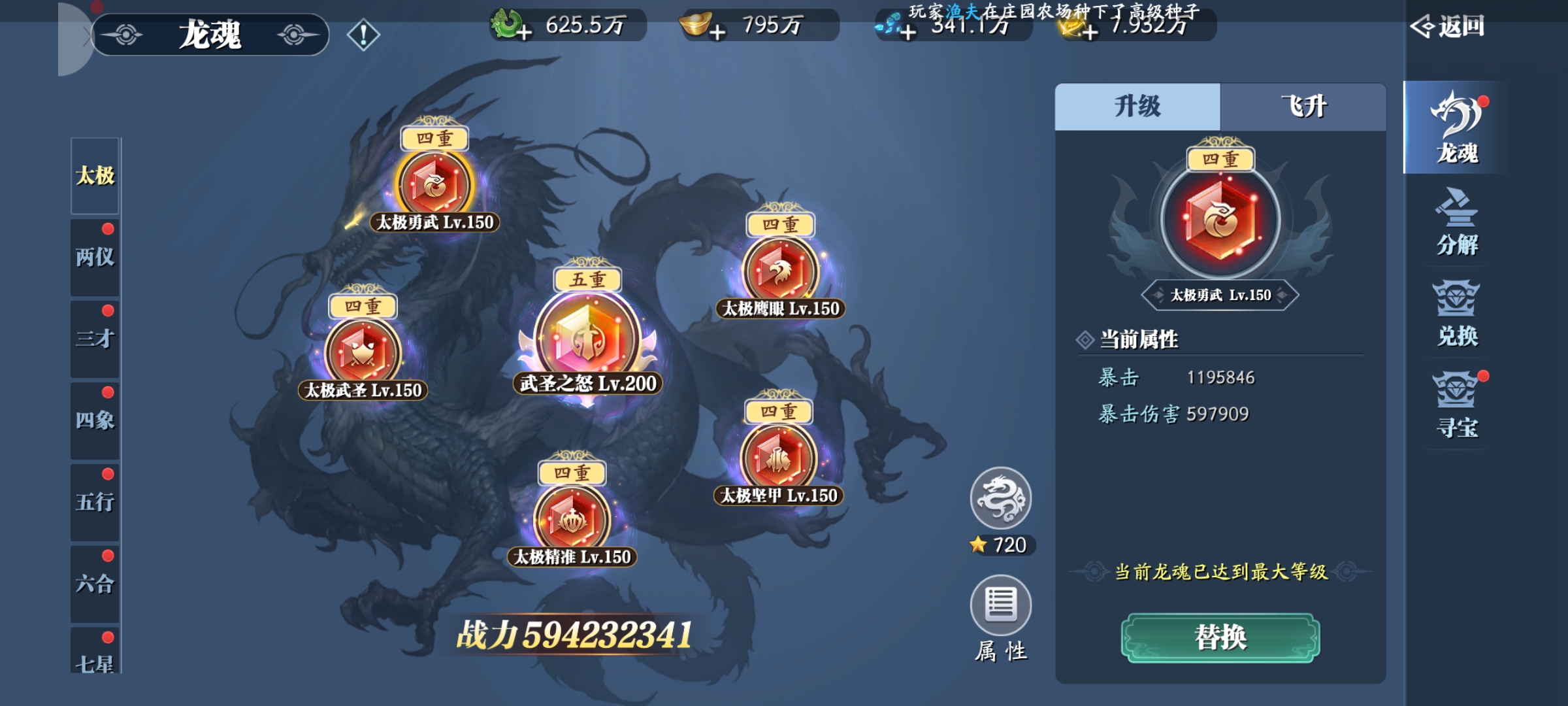
Task: Open the 兑换 exchange menu
Action: click(1456, 314)
